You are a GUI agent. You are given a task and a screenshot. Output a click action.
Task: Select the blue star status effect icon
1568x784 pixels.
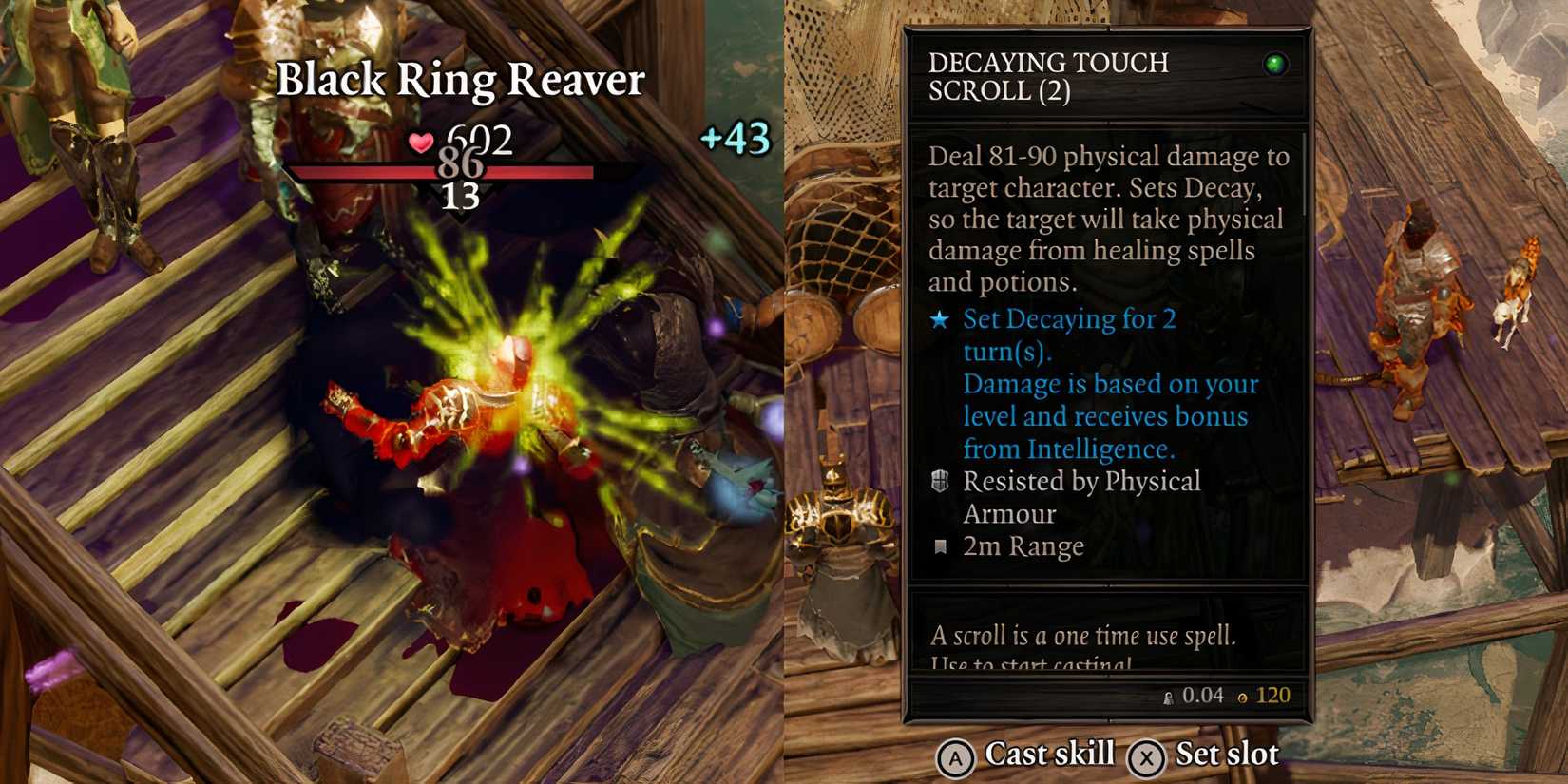937,320
